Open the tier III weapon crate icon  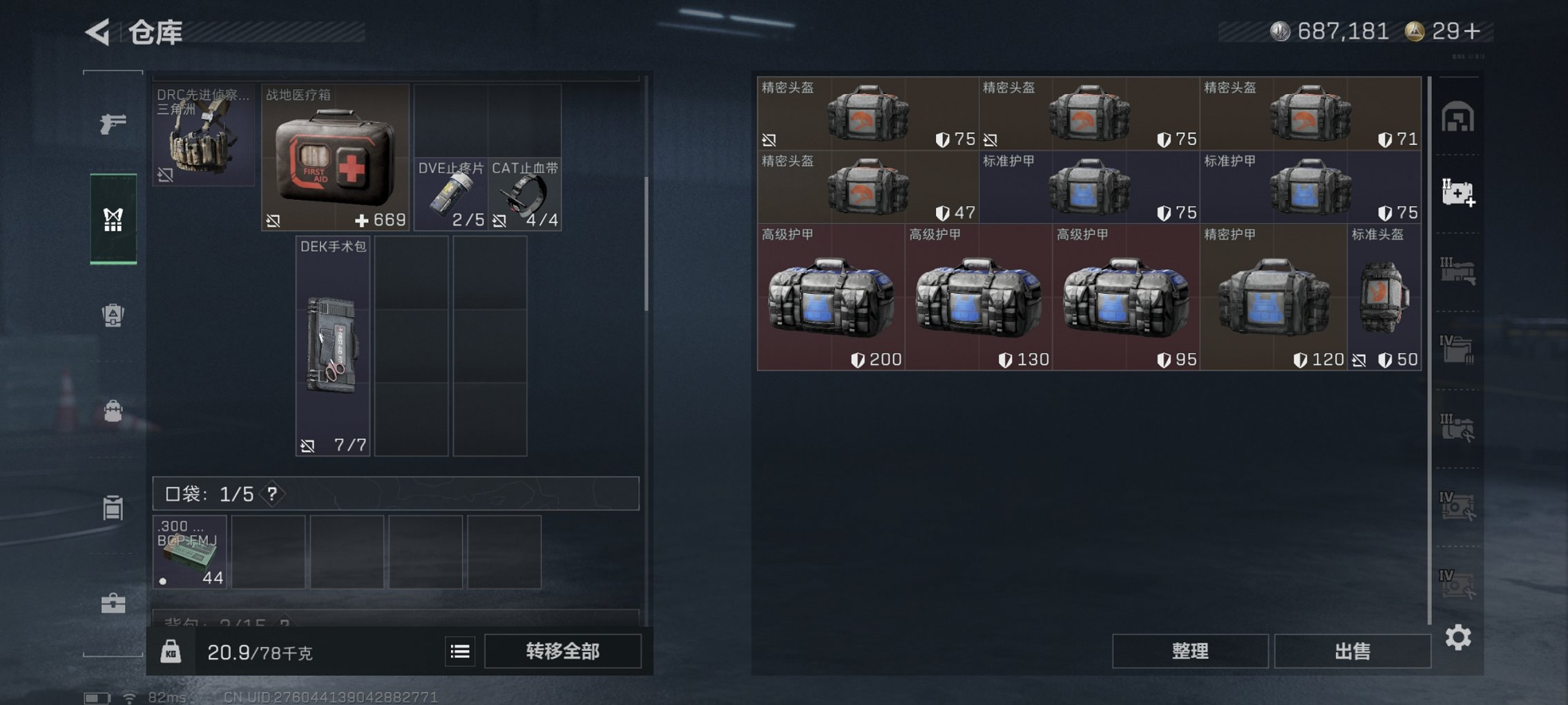coord(1459,271)
